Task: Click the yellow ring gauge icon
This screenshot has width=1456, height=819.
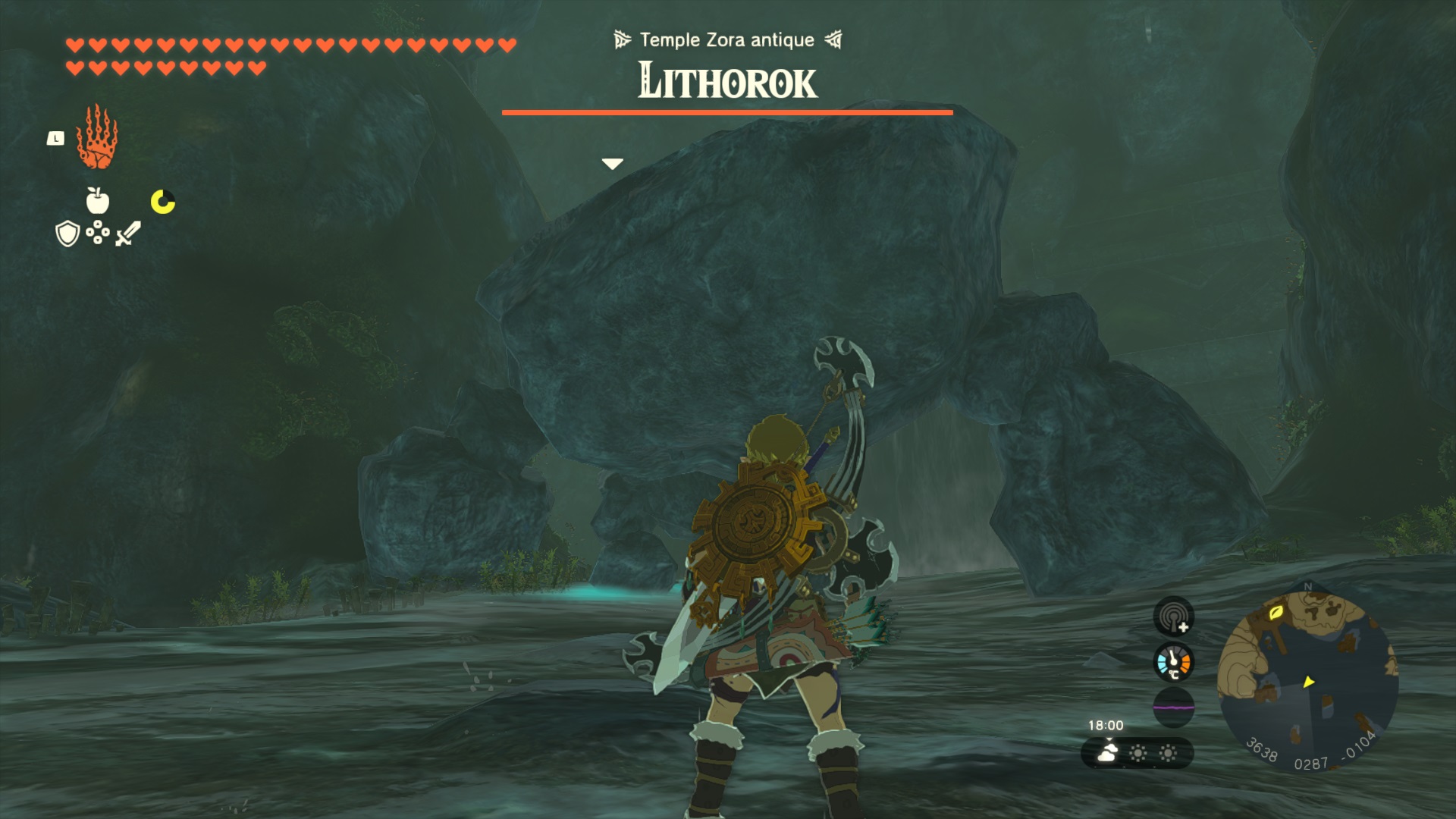Action: coord(163,202)
